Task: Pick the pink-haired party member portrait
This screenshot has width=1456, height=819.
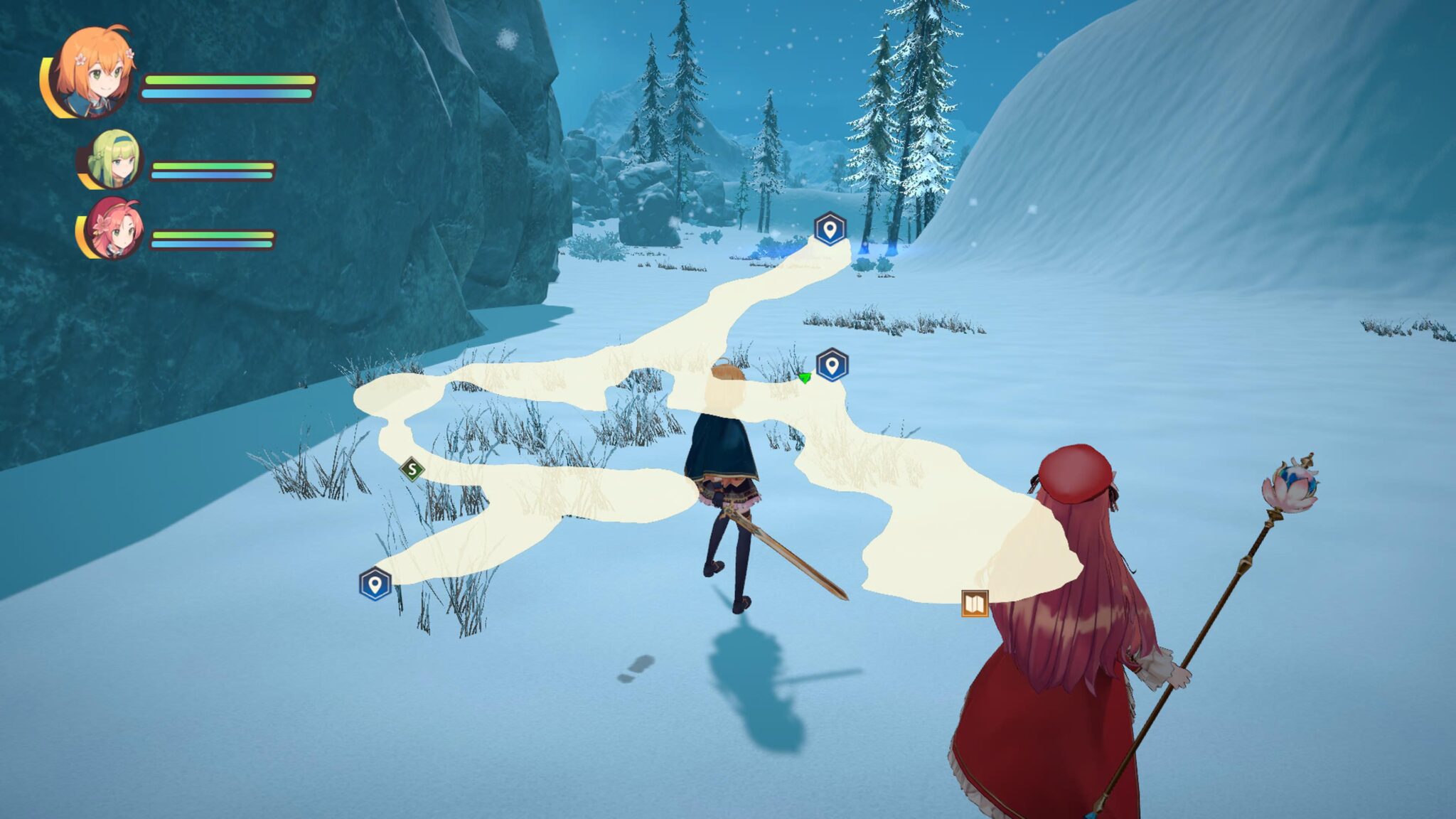Action: 114,229
